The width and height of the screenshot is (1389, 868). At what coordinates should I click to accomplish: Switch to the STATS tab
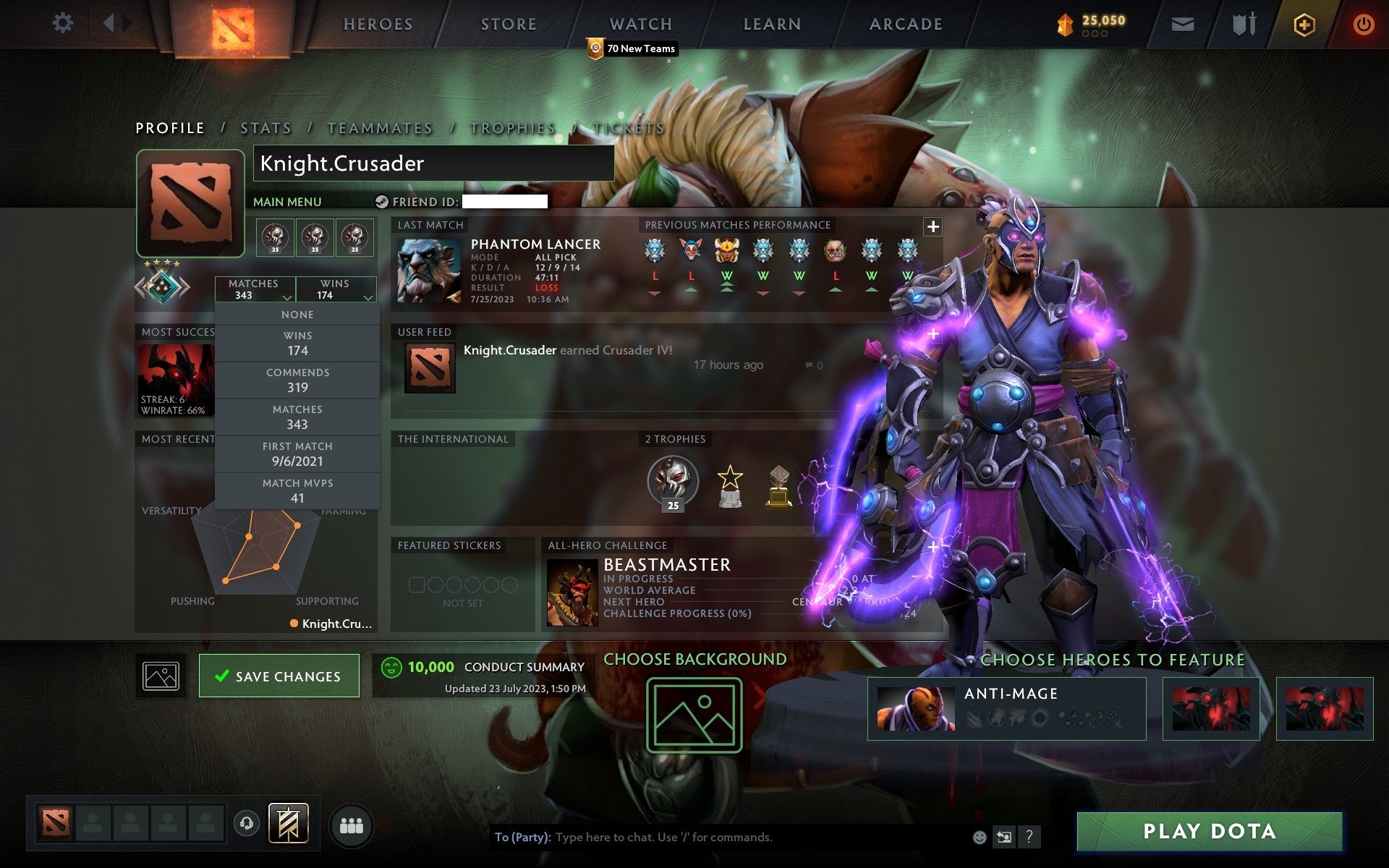click(266, 127)
